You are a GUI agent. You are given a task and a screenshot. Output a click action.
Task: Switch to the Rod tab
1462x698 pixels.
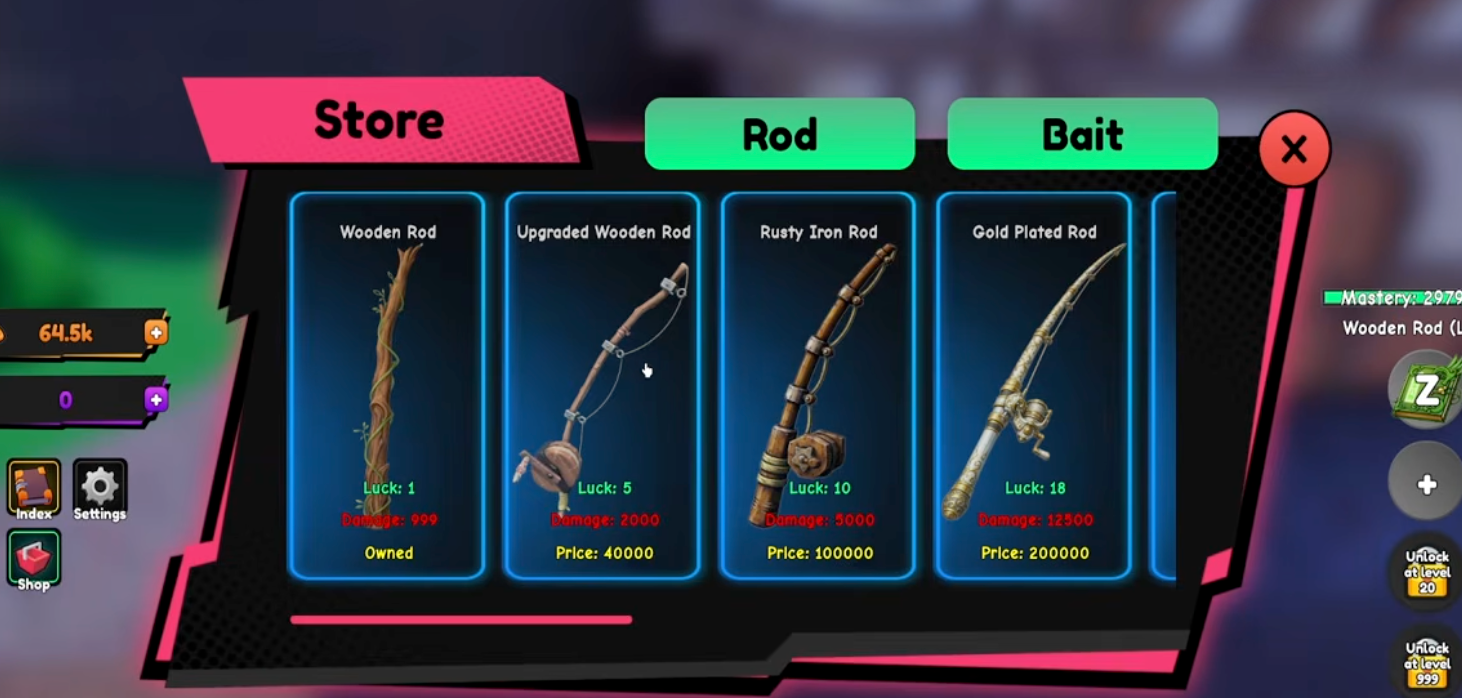[779, 134]
